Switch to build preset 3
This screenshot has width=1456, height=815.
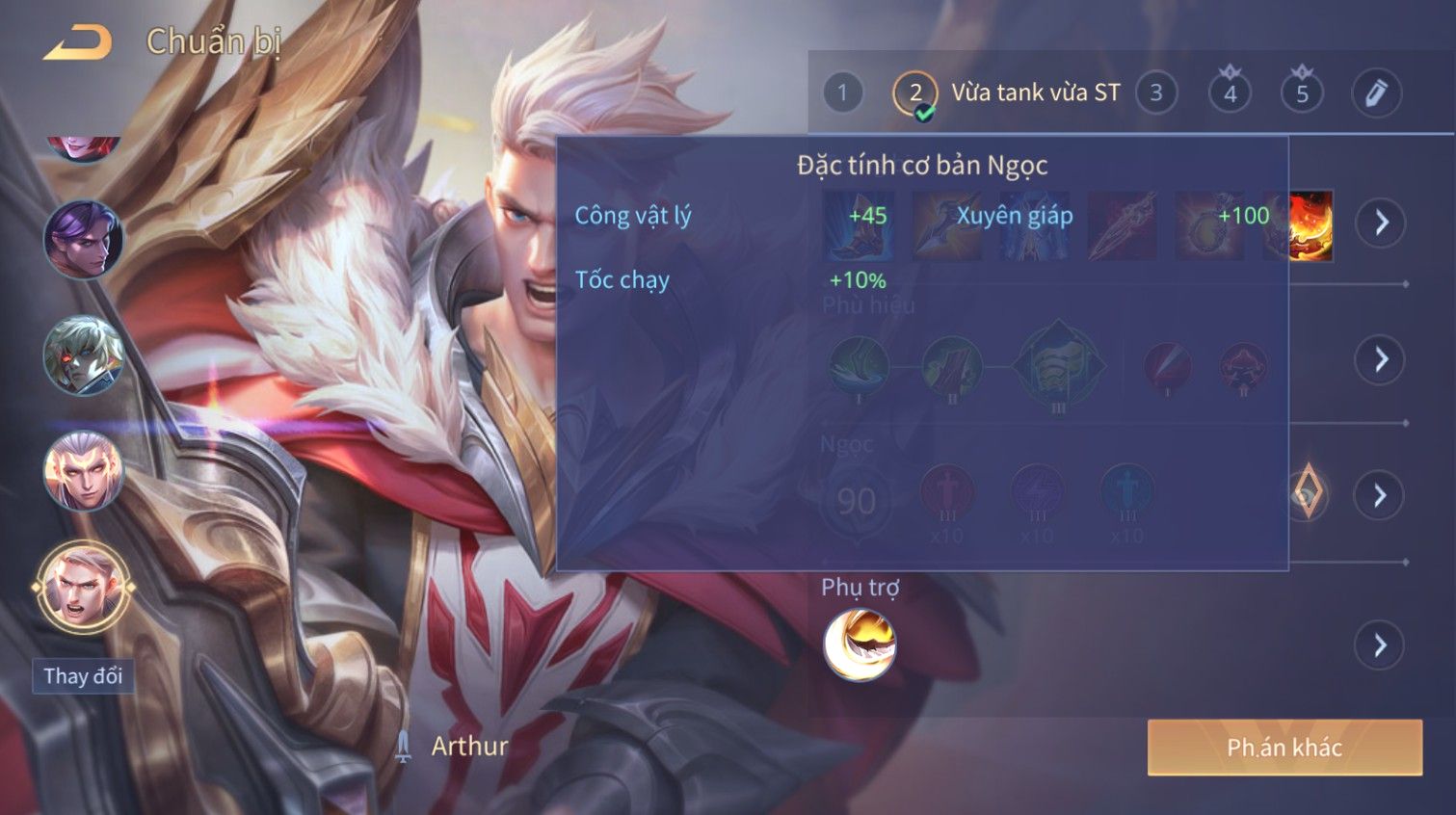[1155, 93]
